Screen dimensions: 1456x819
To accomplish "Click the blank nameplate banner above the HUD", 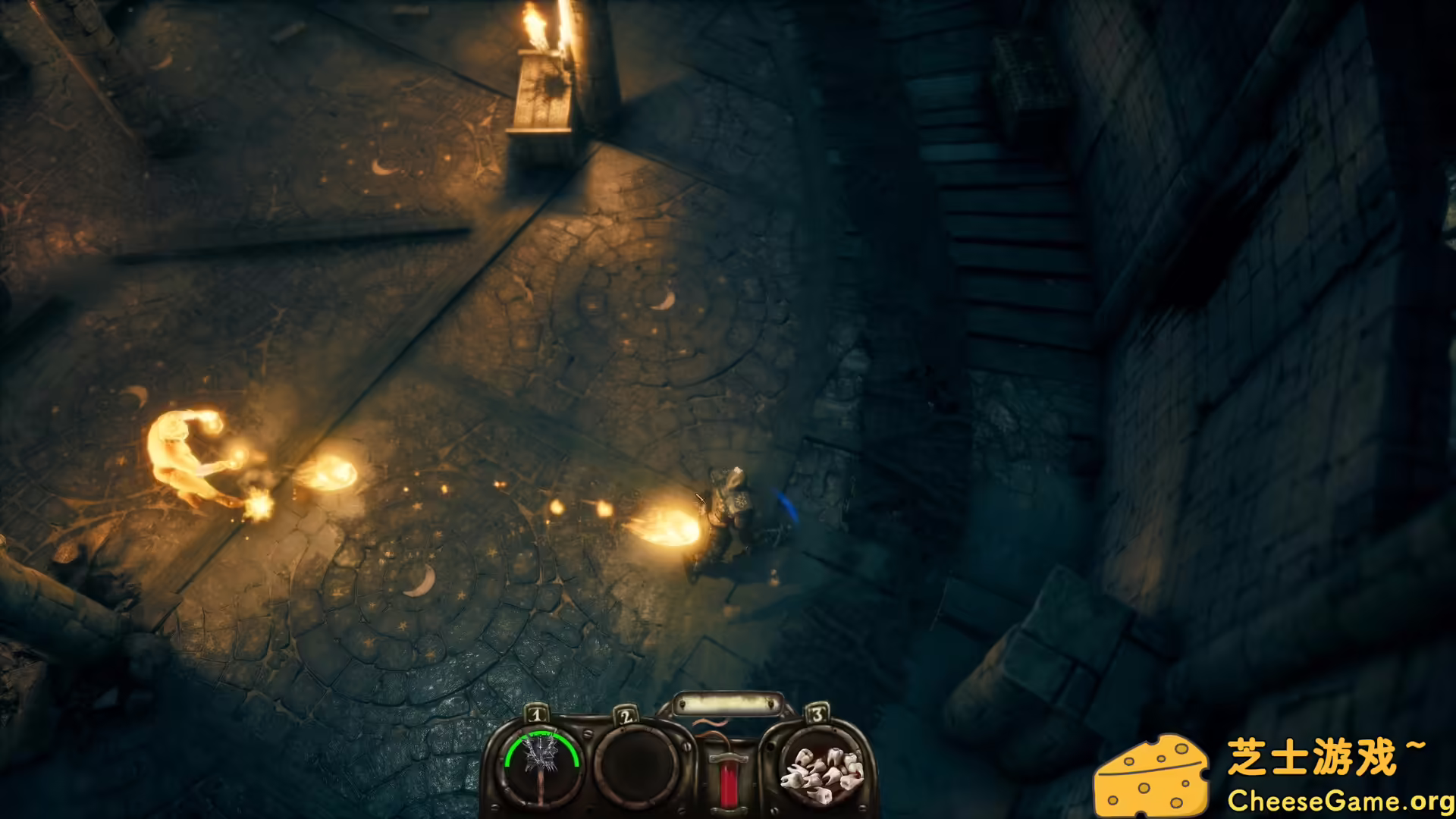I will [726, 702].
